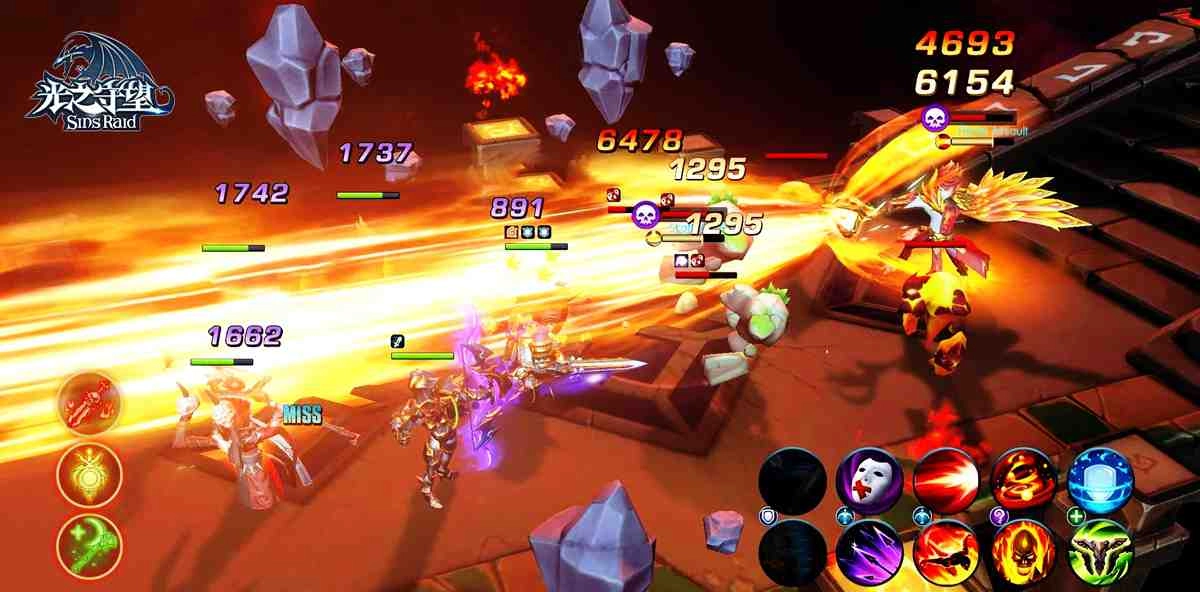The height and width of the screenshot is (592, 1200).
Task: Tap the glowing golden shield button
Action: click(89, 473)
